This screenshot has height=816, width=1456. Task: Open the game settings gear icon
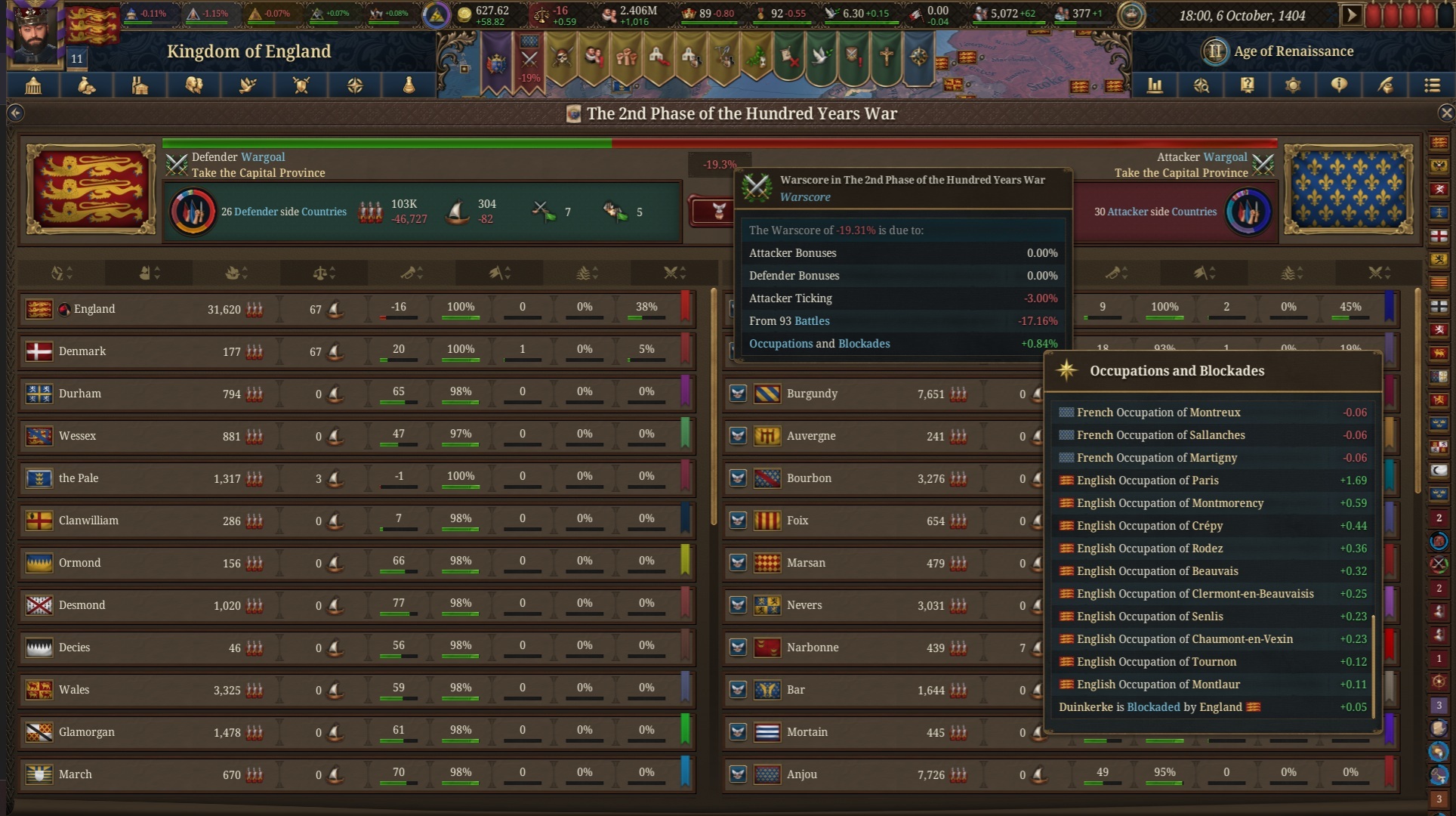pos(1293,85)
